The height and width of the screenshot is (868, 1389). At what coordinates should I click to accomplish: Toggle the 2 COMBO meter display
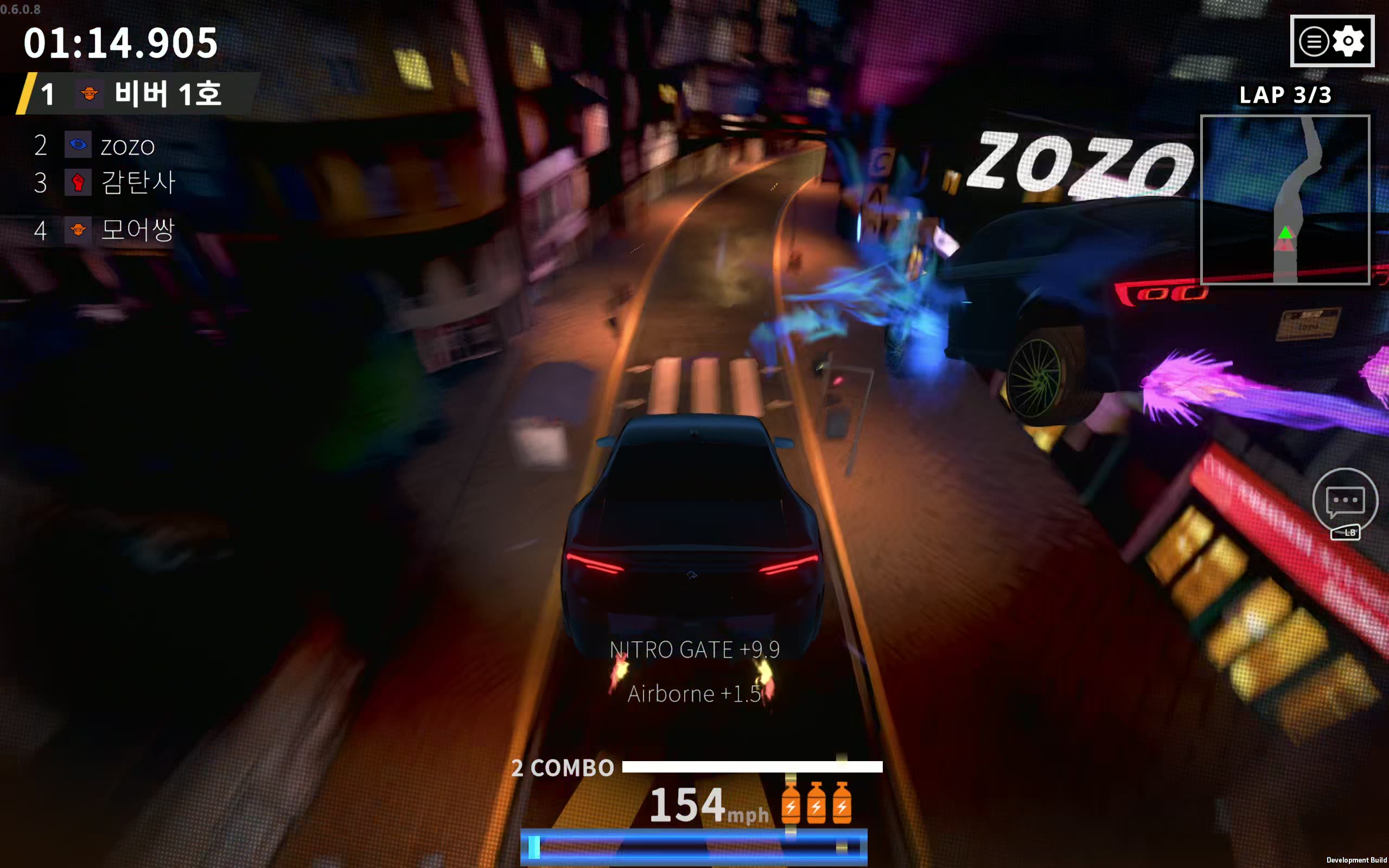(x=563, y=768)
